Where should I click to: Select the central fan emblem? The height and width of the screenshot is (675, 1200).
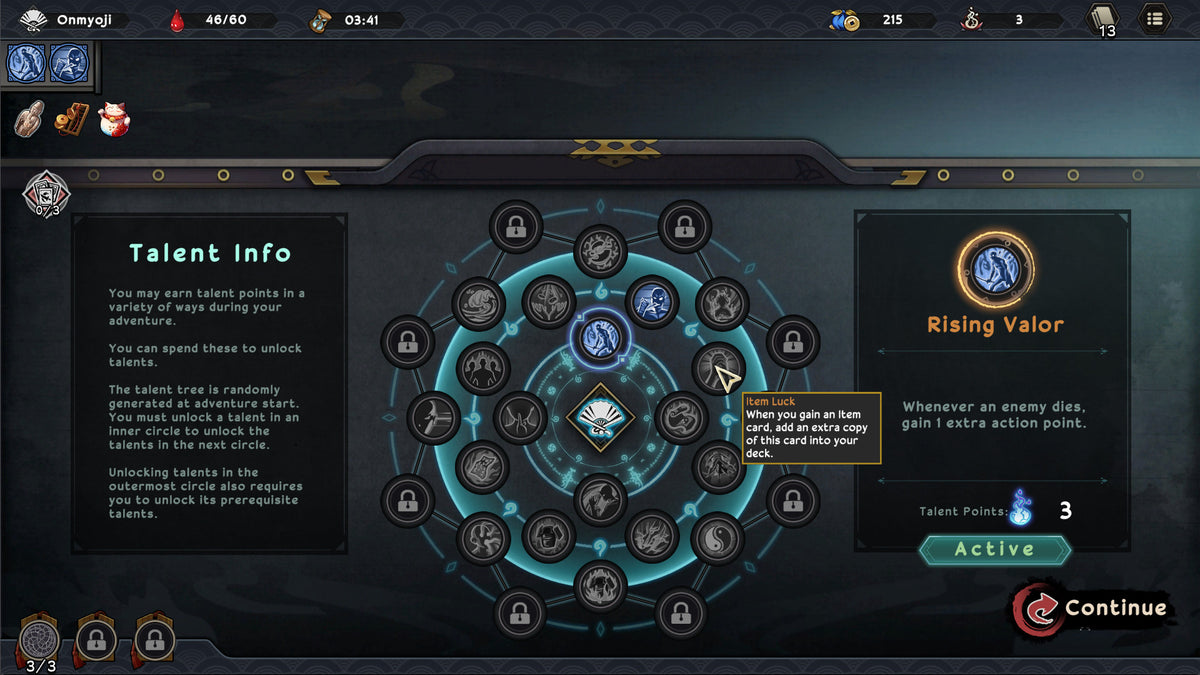(x=600, y=417)
